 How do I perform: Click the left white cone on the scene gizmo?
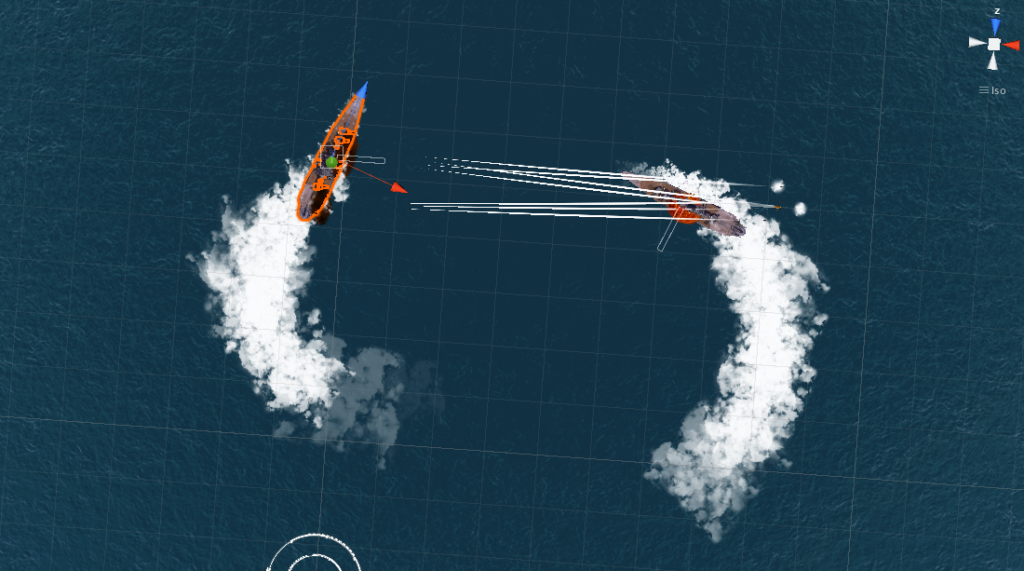point(976,44)
